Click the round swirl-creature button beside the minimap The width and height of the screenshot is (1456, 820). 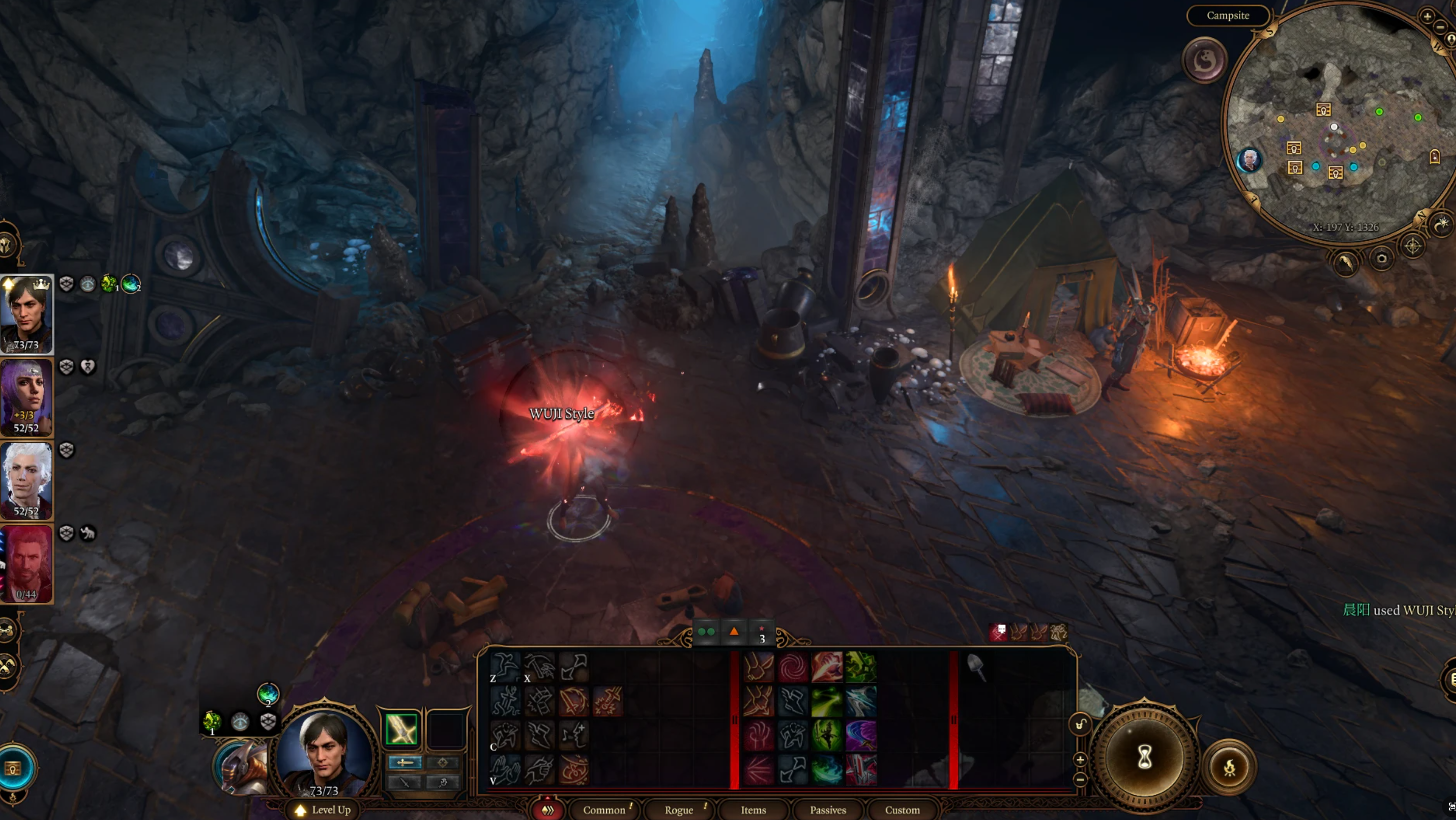pos(1204,60)
